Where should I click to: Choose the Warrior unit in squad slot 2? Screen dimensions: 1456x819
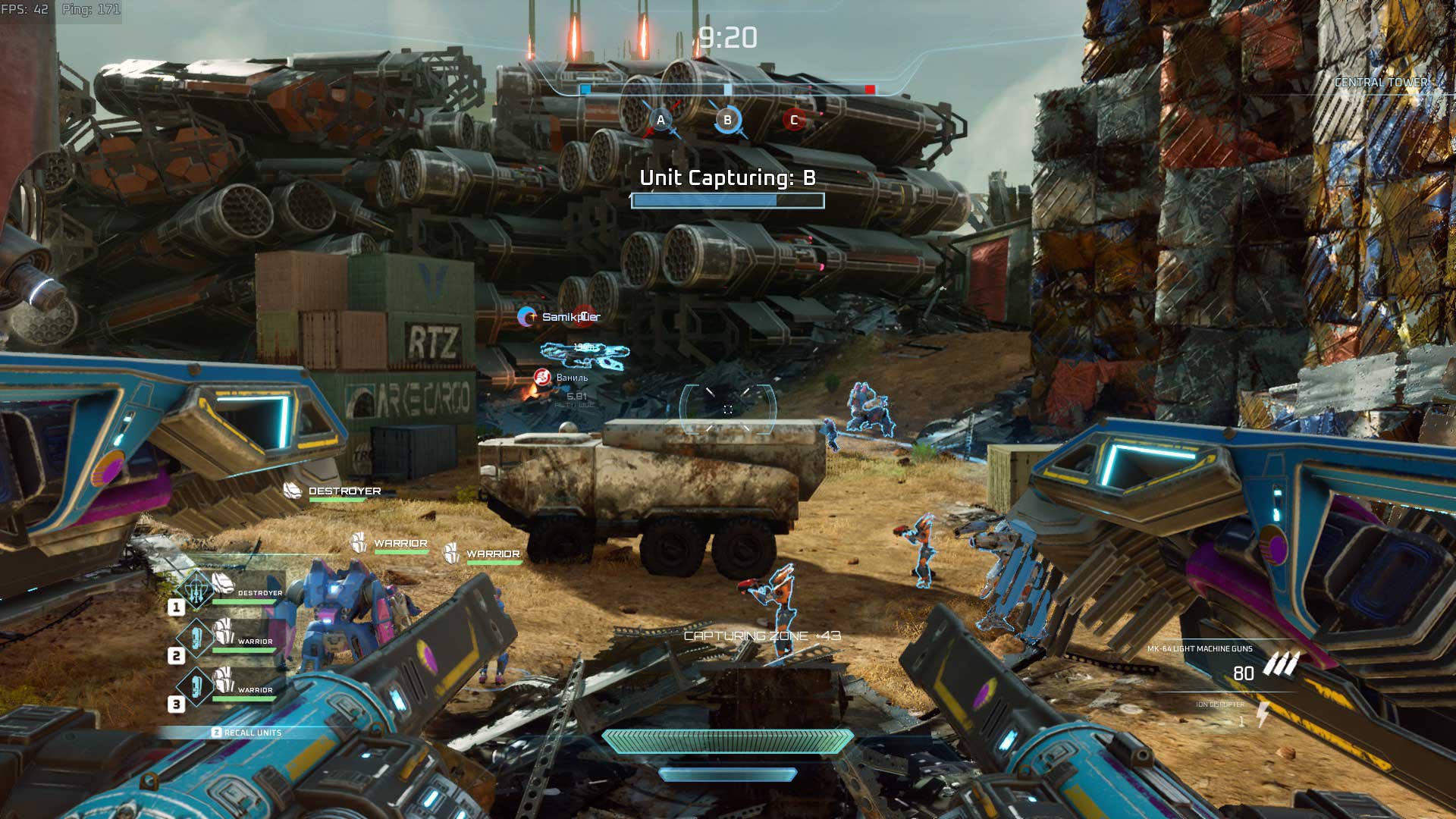click(227, 639)
